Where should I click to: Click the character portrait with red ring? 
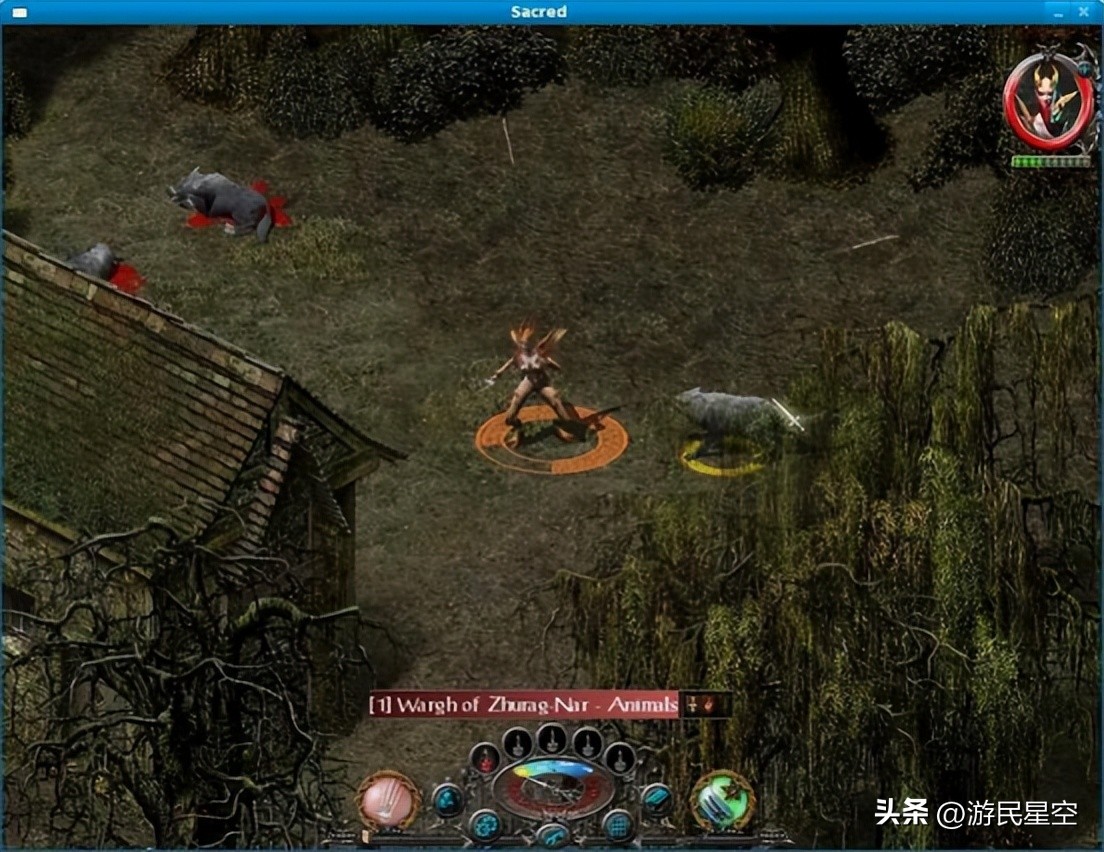coord(1048,102)
